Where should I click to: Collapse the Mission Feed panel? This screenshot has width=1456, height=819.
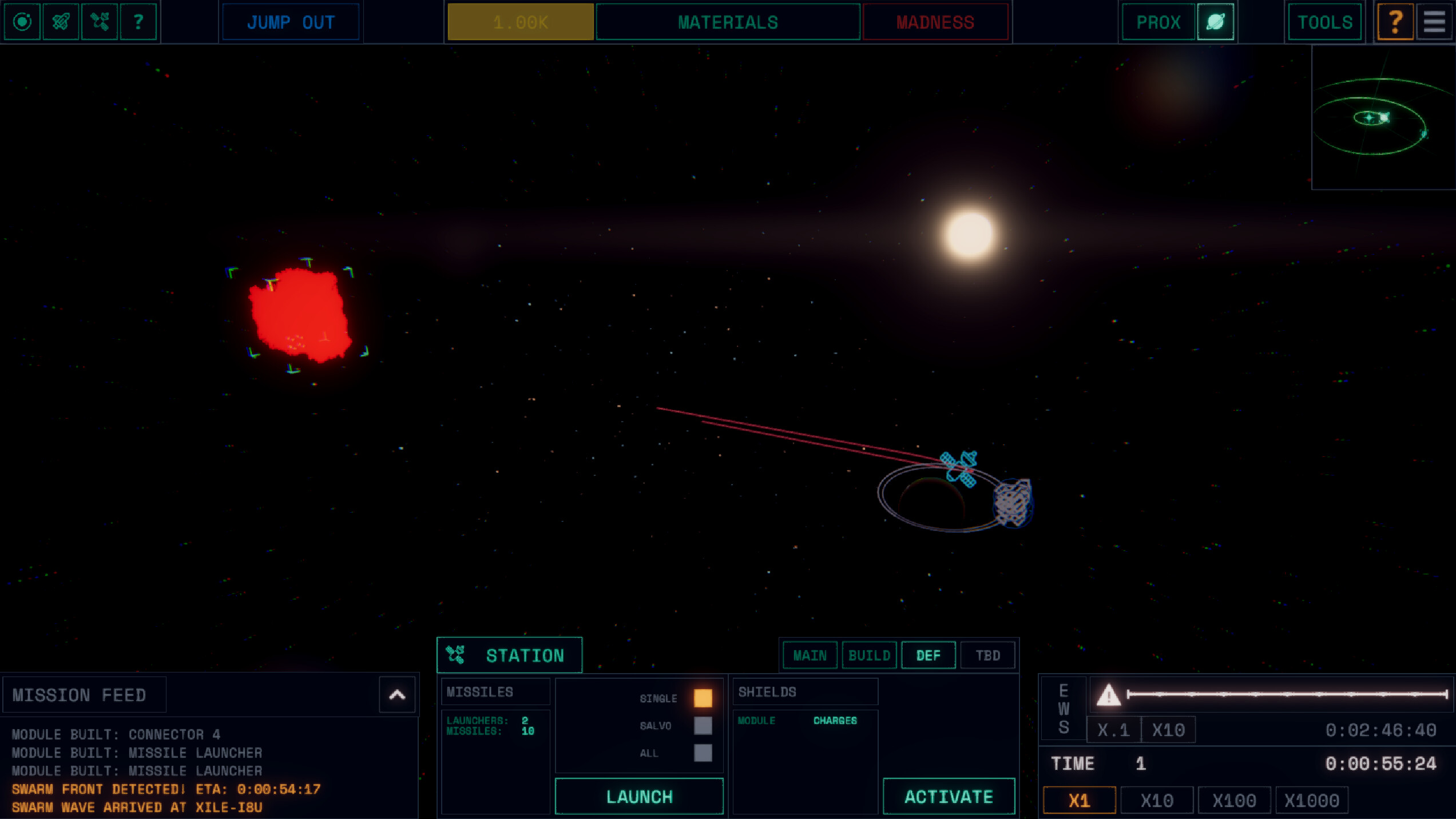pyautogui.click(x=396, y=694)
